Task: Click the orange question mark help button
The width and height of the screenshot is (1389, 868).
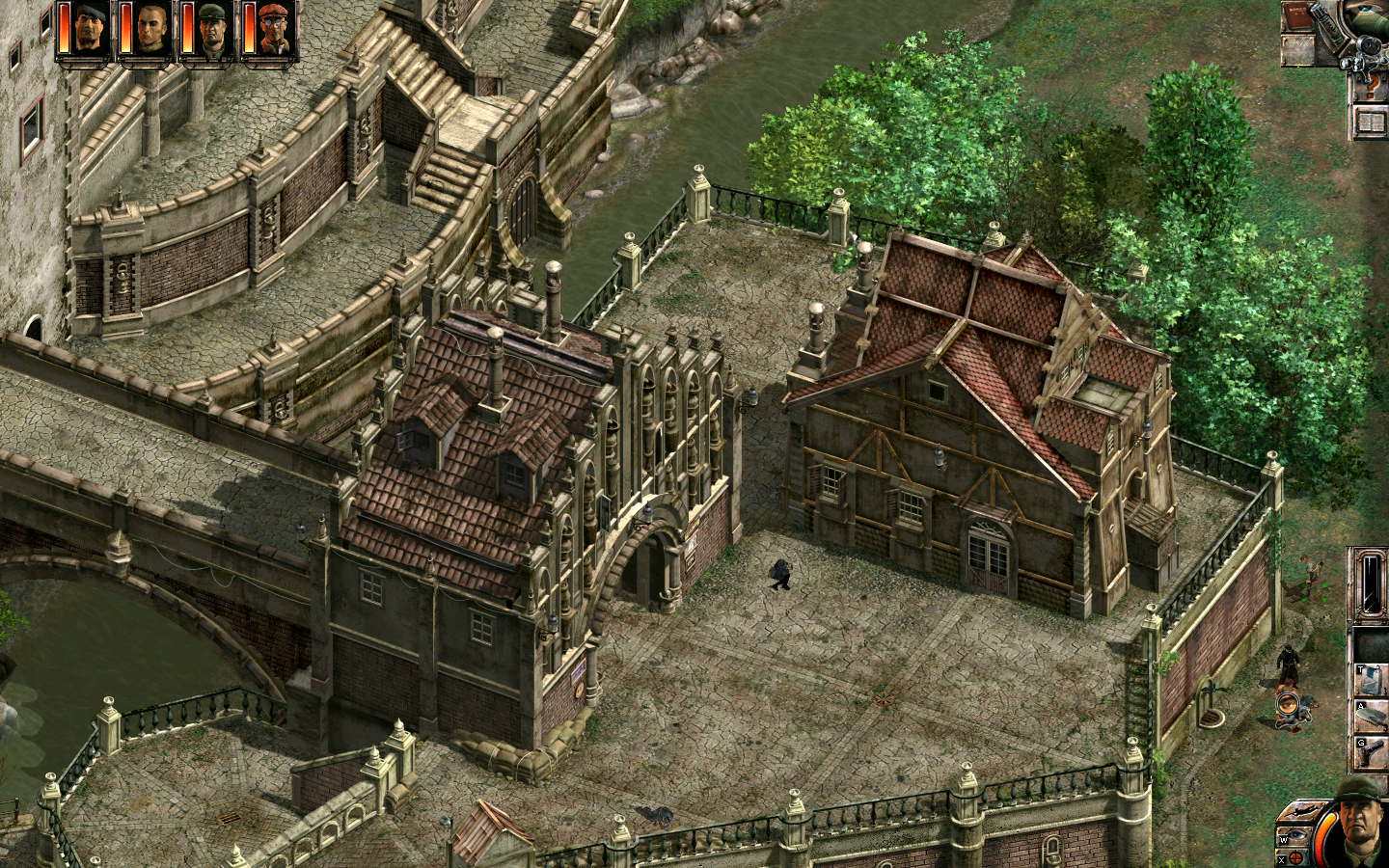Action: [x=1369, y=87]
